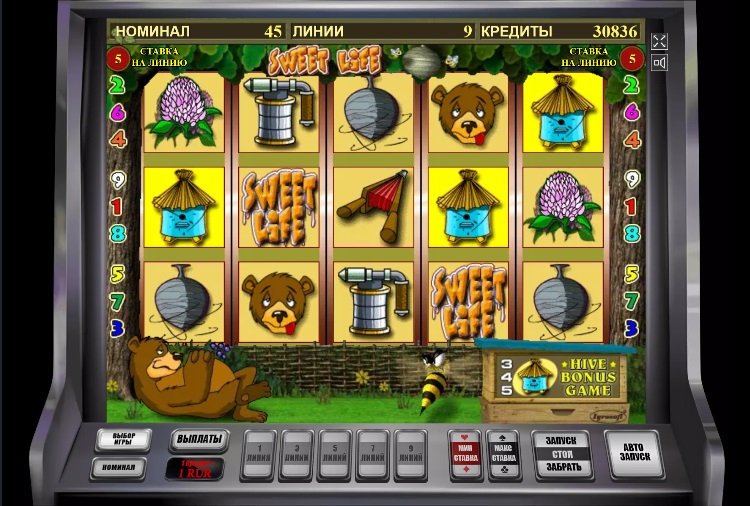The width and height of the screenshot is (750, 506).
Task: Show the Выплаты paytable
Action: click(199, 439)
